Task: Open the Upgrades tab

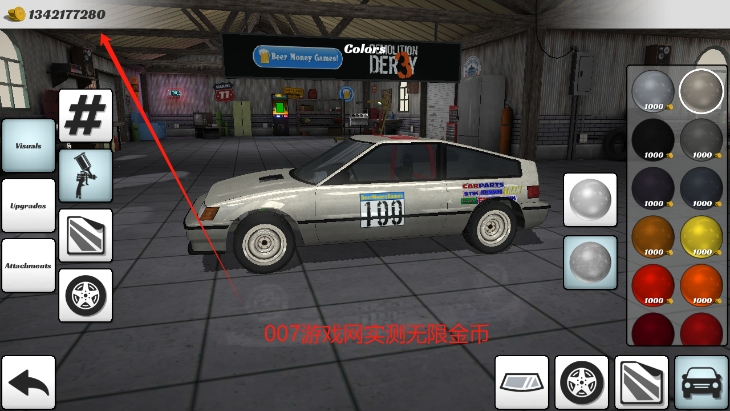Action: click(28, 206)
